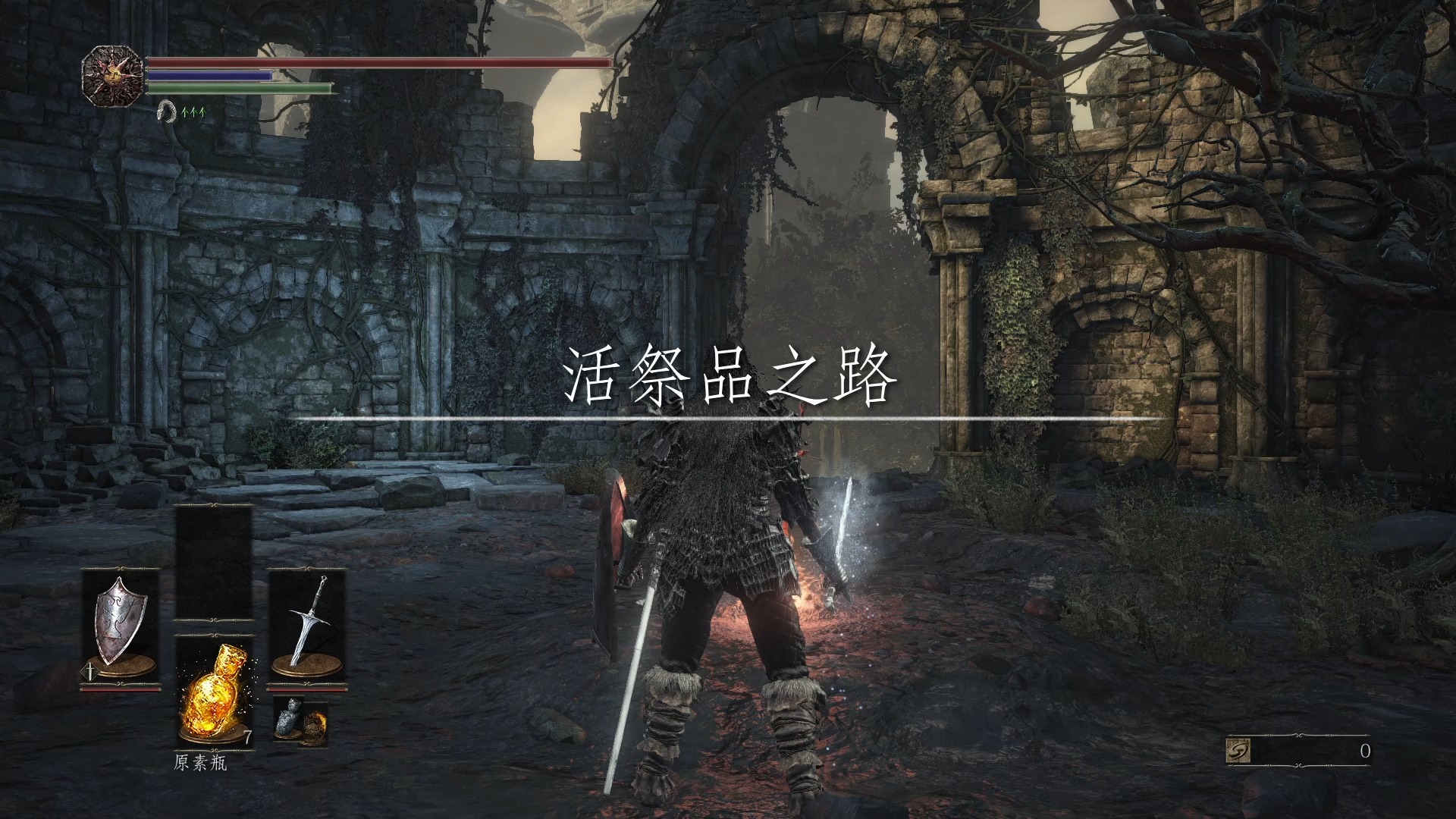
Task: Select the right-hand greatsword slot
Action: click(307, 628)
